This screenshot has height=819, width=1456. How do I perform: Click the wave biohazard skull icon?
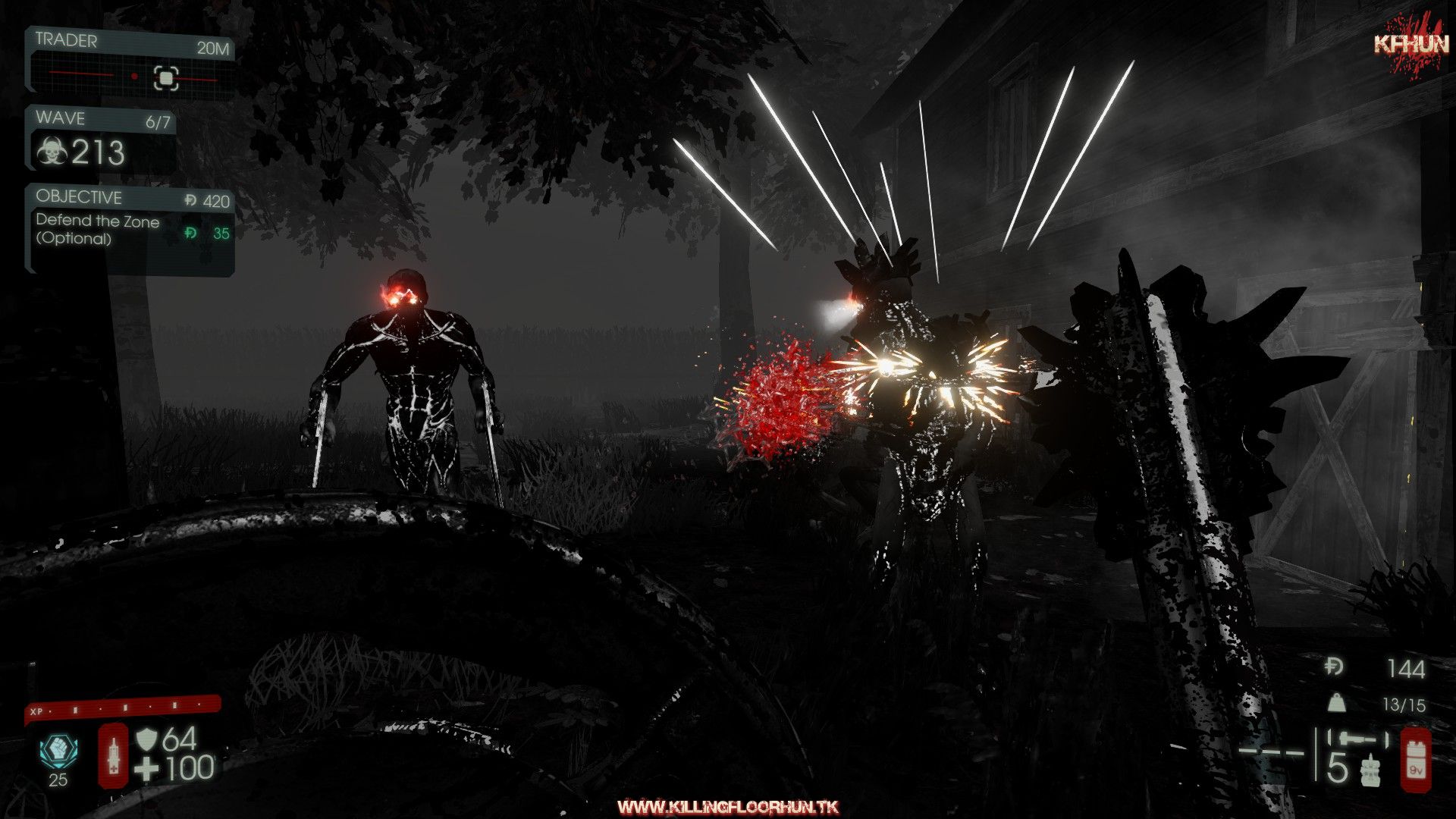point(52,151)
